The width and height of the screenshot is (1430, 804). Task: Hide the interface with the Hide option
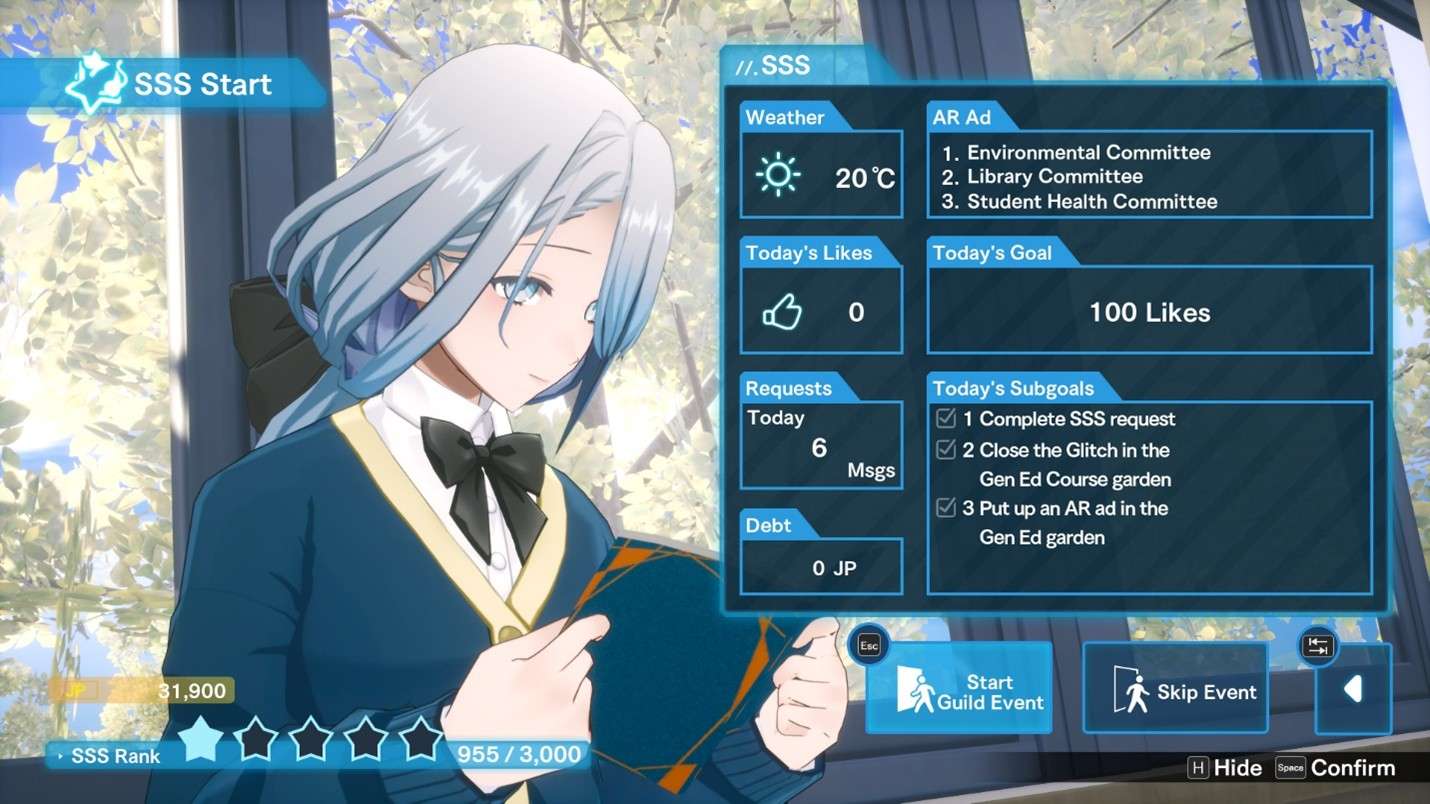(1225, 768)
